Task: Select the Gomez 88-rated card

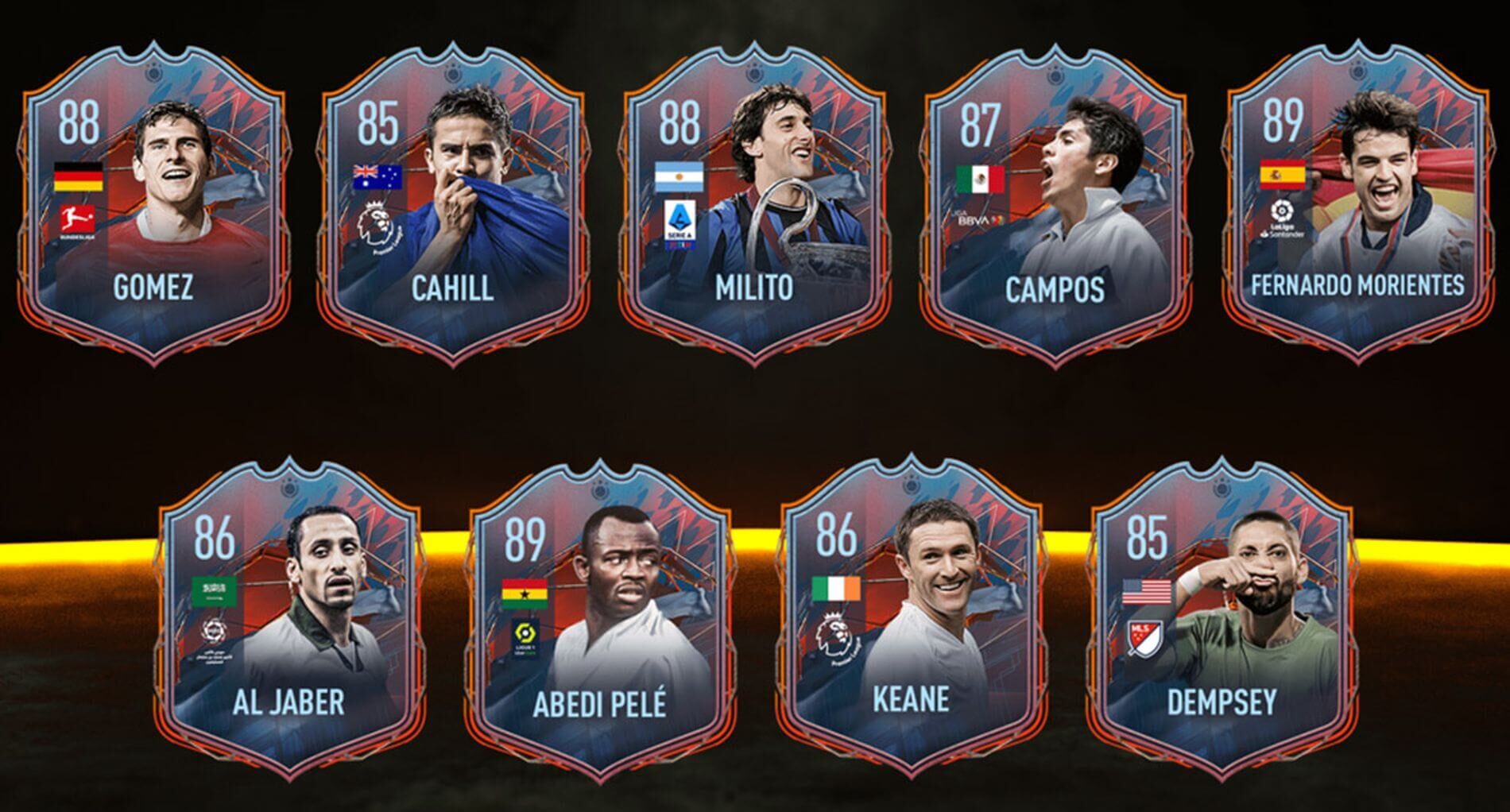Action: coord(154,207)
